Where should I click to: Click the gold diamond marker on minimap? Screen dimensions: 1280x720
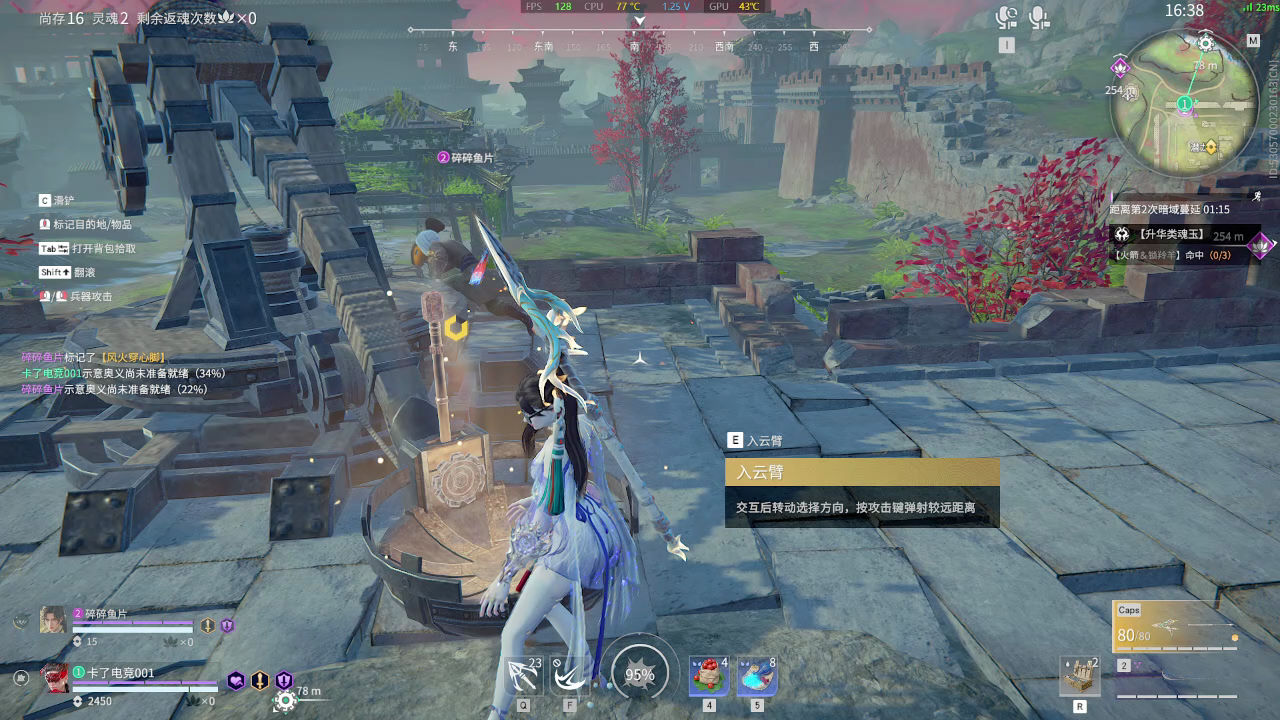pos(1211,147)
